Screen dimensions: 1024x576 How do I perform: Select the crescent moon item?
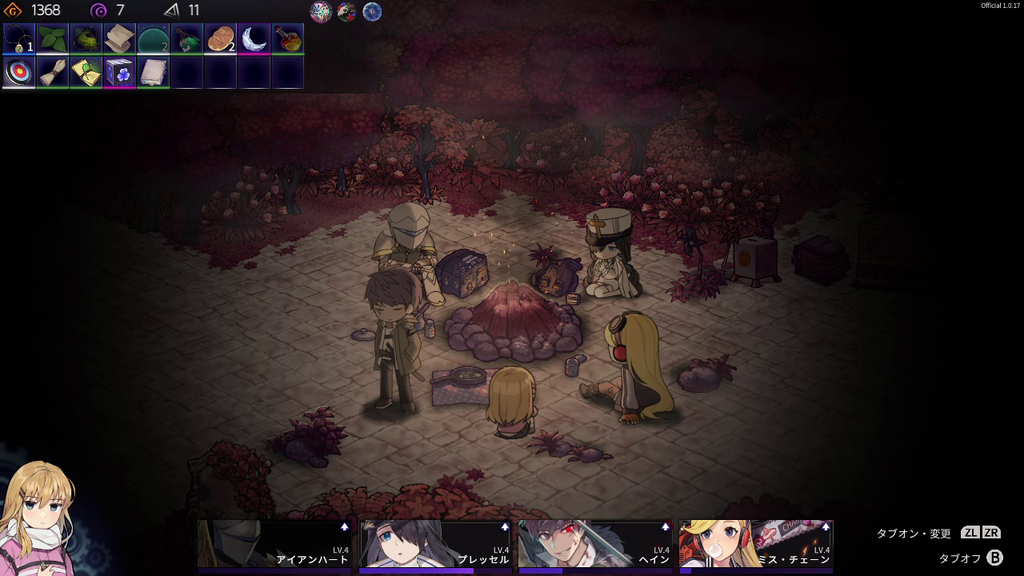click(x=254, y=39)
